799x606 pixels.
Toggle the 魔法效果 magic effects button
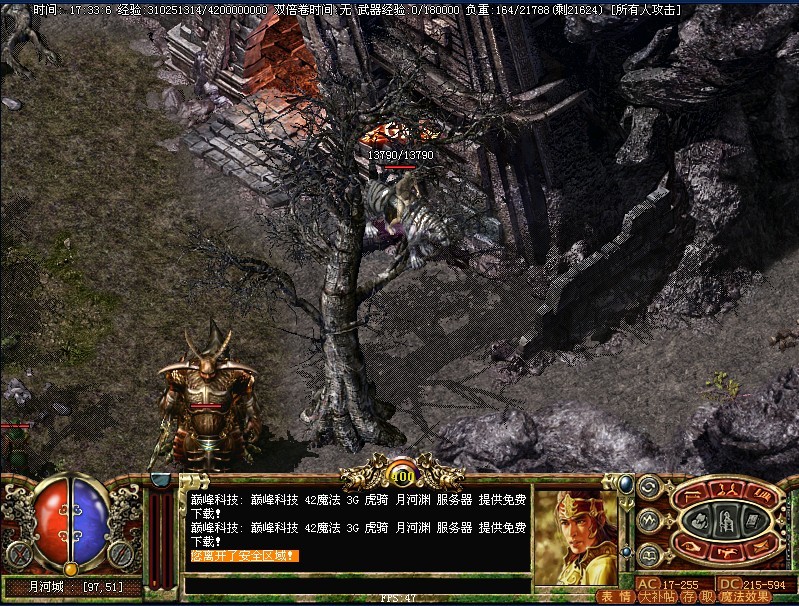pos(746,597)
